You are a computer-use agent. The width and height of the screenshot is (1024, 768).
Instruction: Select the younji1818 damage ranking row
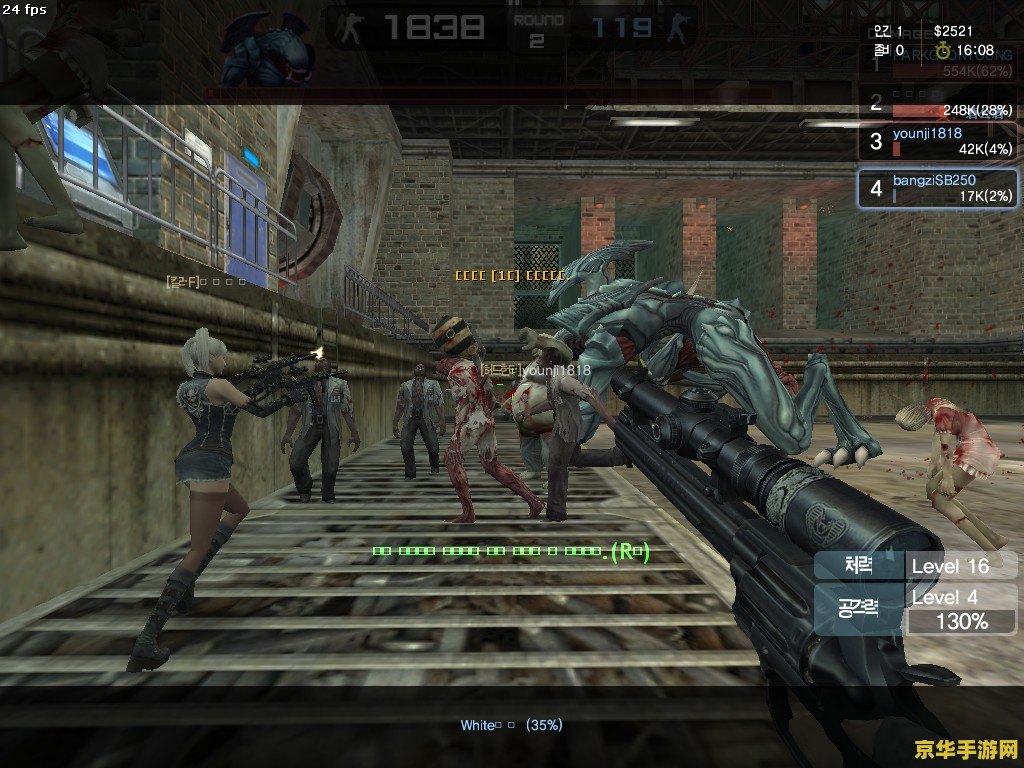(x=938, y=141)
